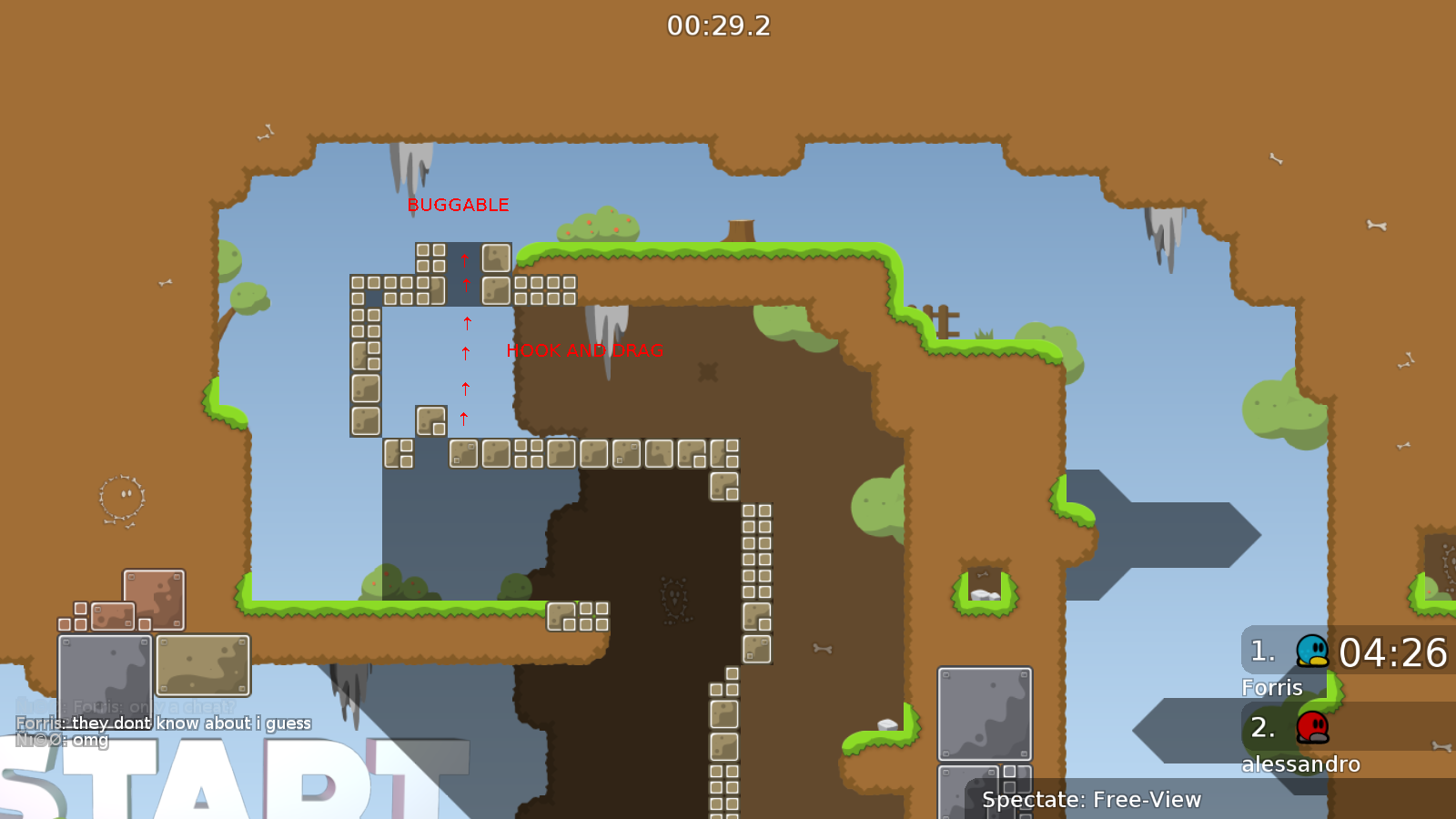
Task: Click the topmost red upward arrow marker
Action: tap(465, 258)
